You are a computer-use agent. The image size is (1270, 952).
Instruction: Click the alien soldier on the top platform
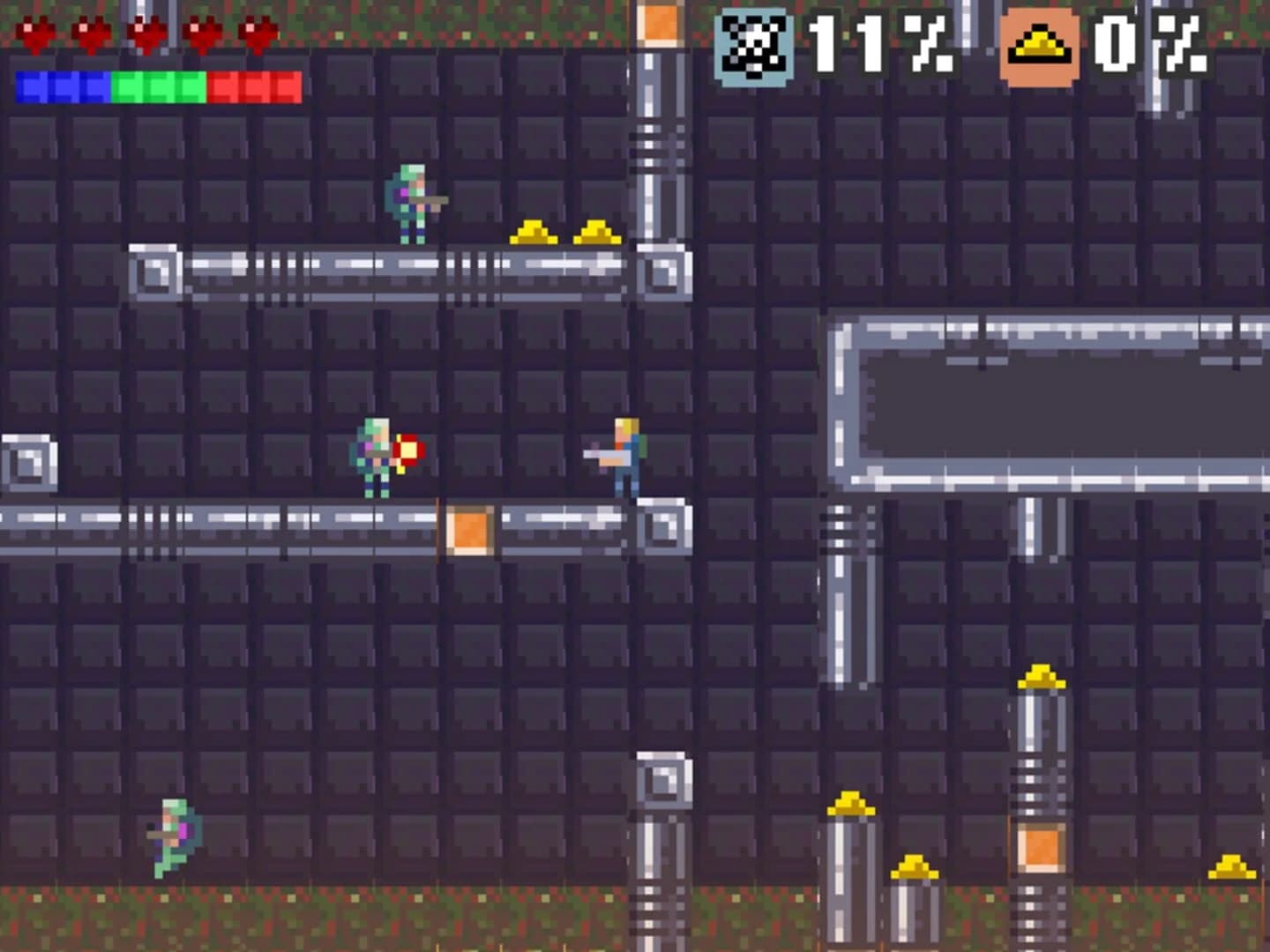point(411,201)
